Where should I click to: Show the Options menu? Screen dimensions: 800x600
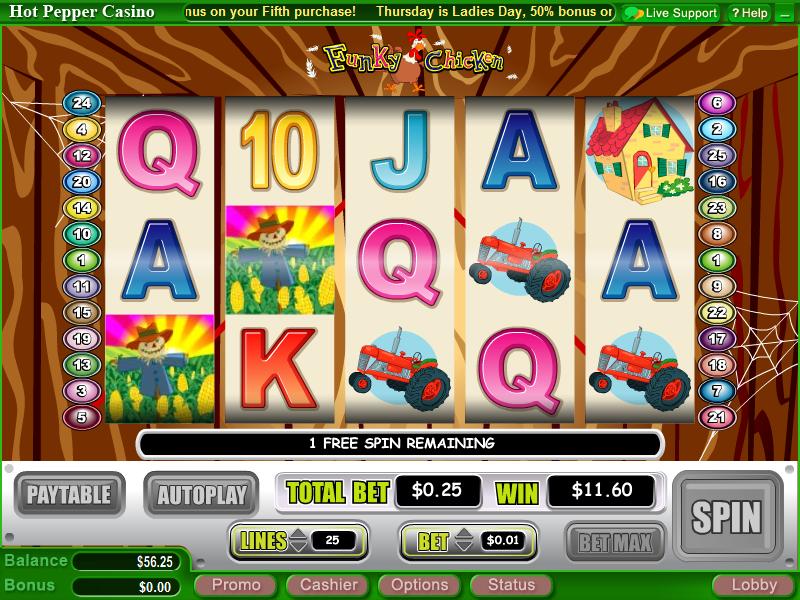point(419,585)
